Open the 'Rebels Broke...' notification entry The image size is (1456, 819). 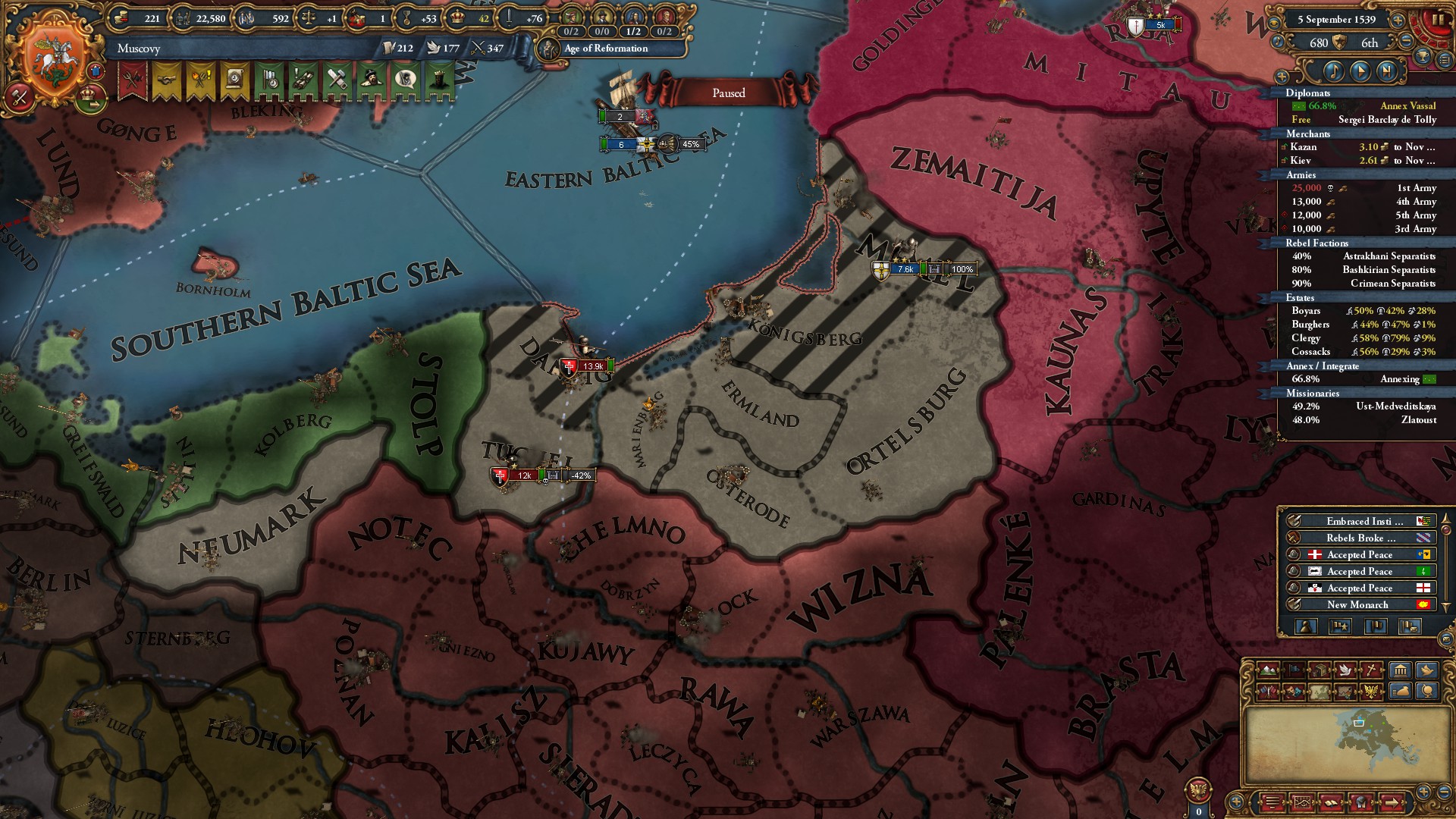tap(1360, 537)
